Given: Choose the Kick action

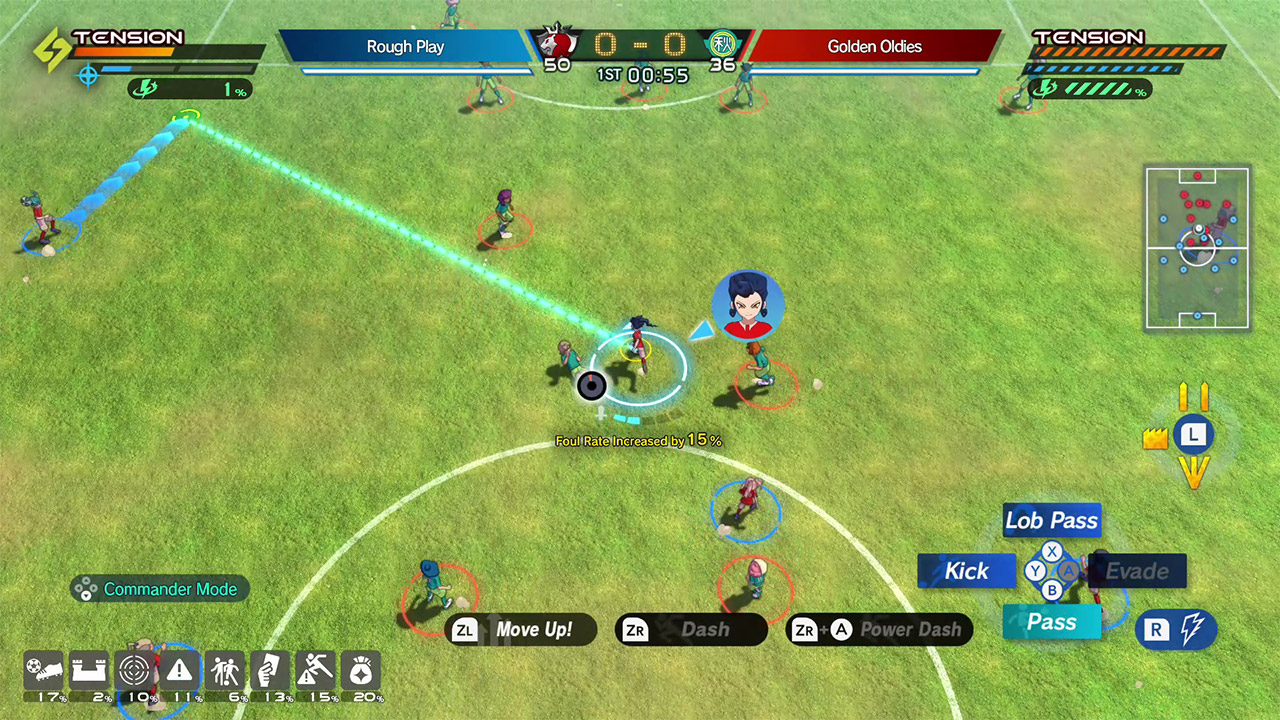Looking at the screenshot, I should coord(966,571).
